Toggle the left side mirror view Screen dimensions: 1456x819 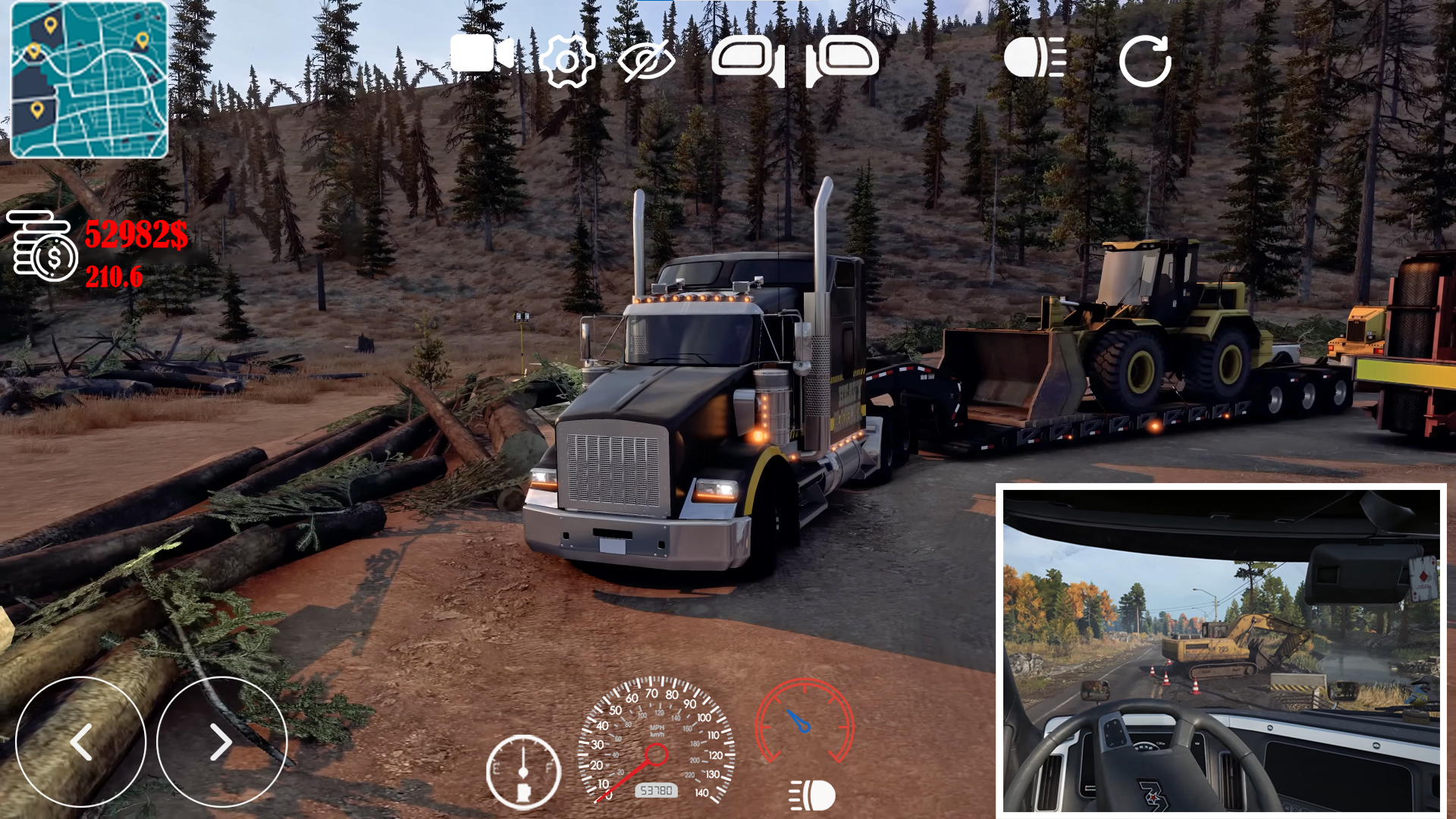[748, 61]
